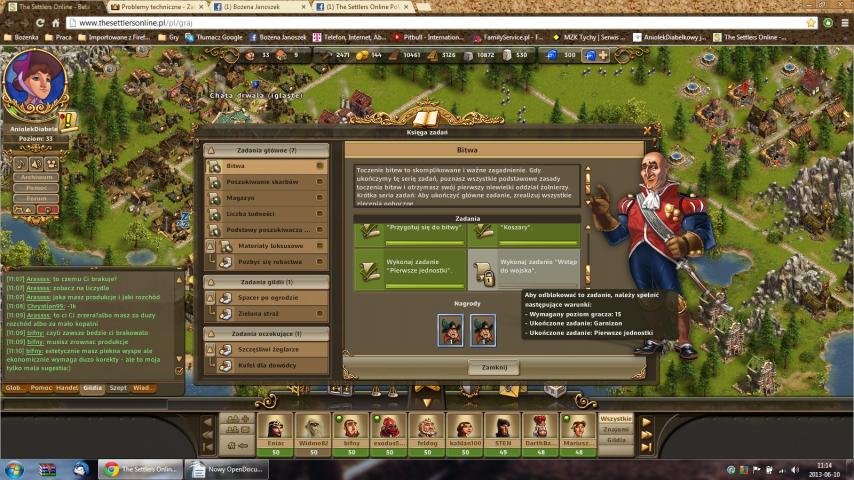
Task: Switch chat to the Handel tab
Action: click(68, 388)
